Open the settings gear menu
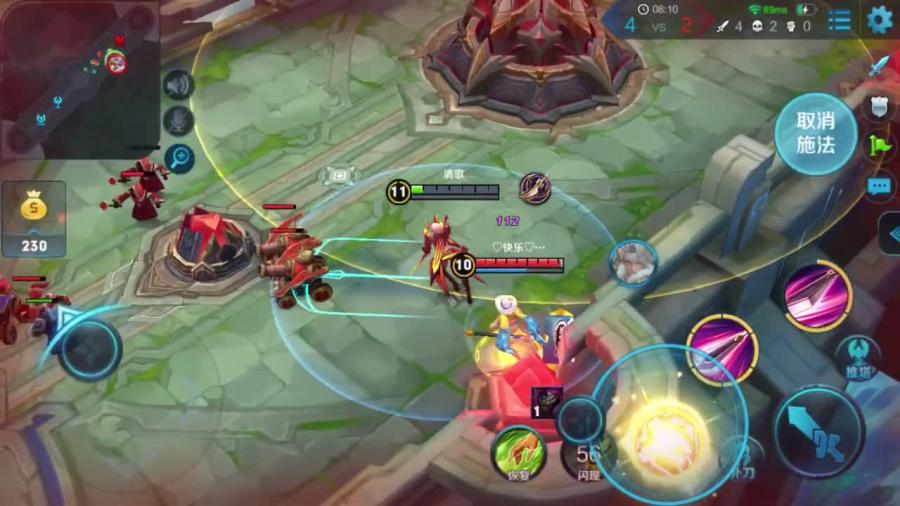This screenshot has width=900, height=506. click(879, 19)
